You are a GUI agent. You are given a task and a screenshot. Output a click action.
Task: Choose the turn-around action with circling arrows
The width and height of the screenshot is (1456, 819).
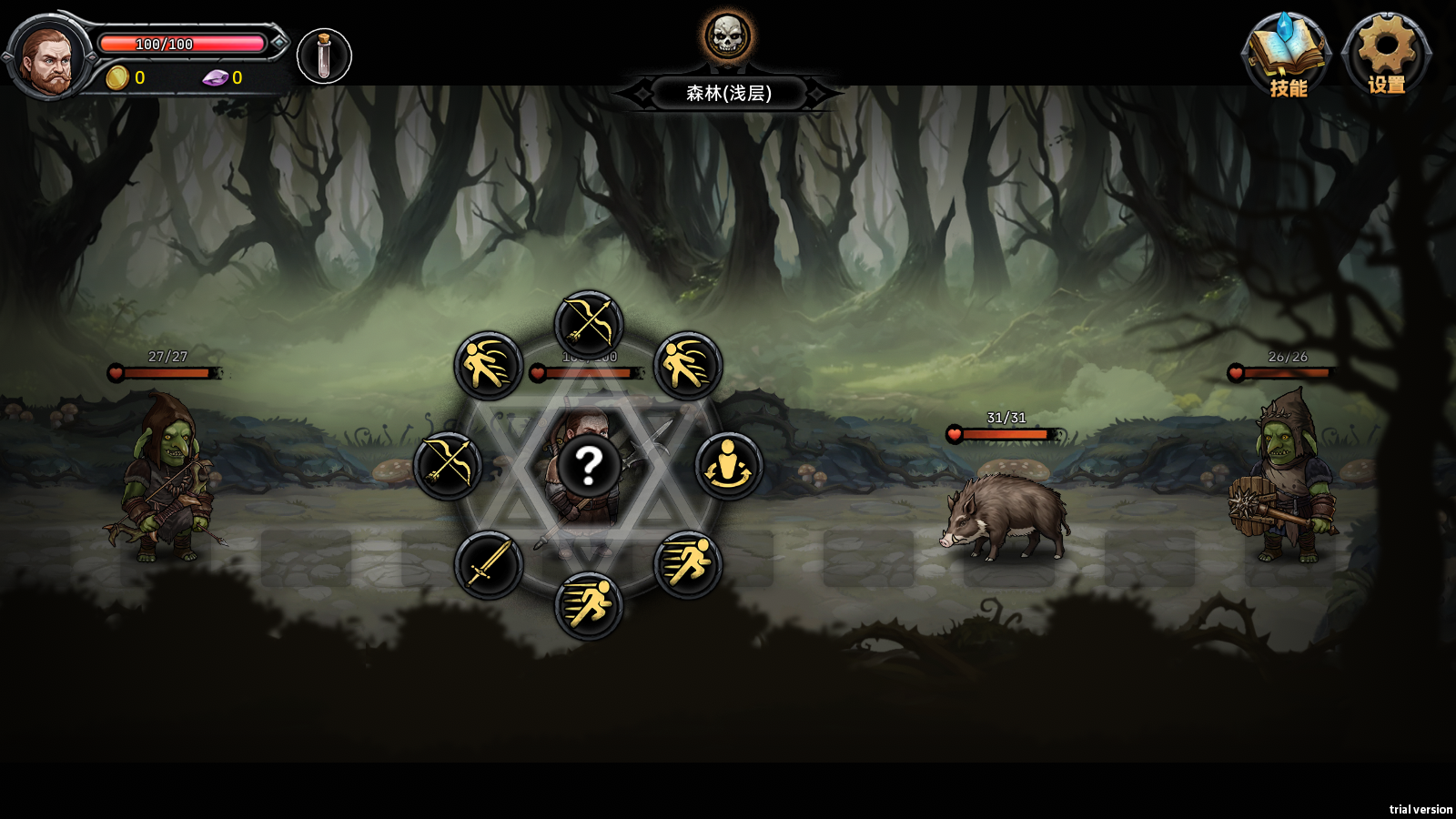(x=728, y=466)
